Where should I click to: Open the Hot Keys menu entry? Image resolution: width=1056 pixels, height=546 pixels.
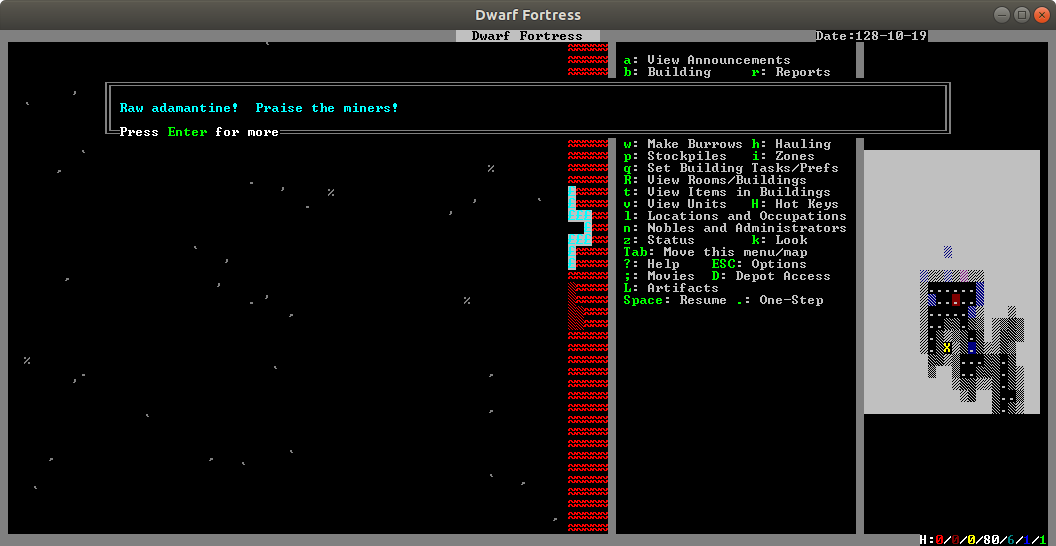pyautogui.click(x=806, y=204)
